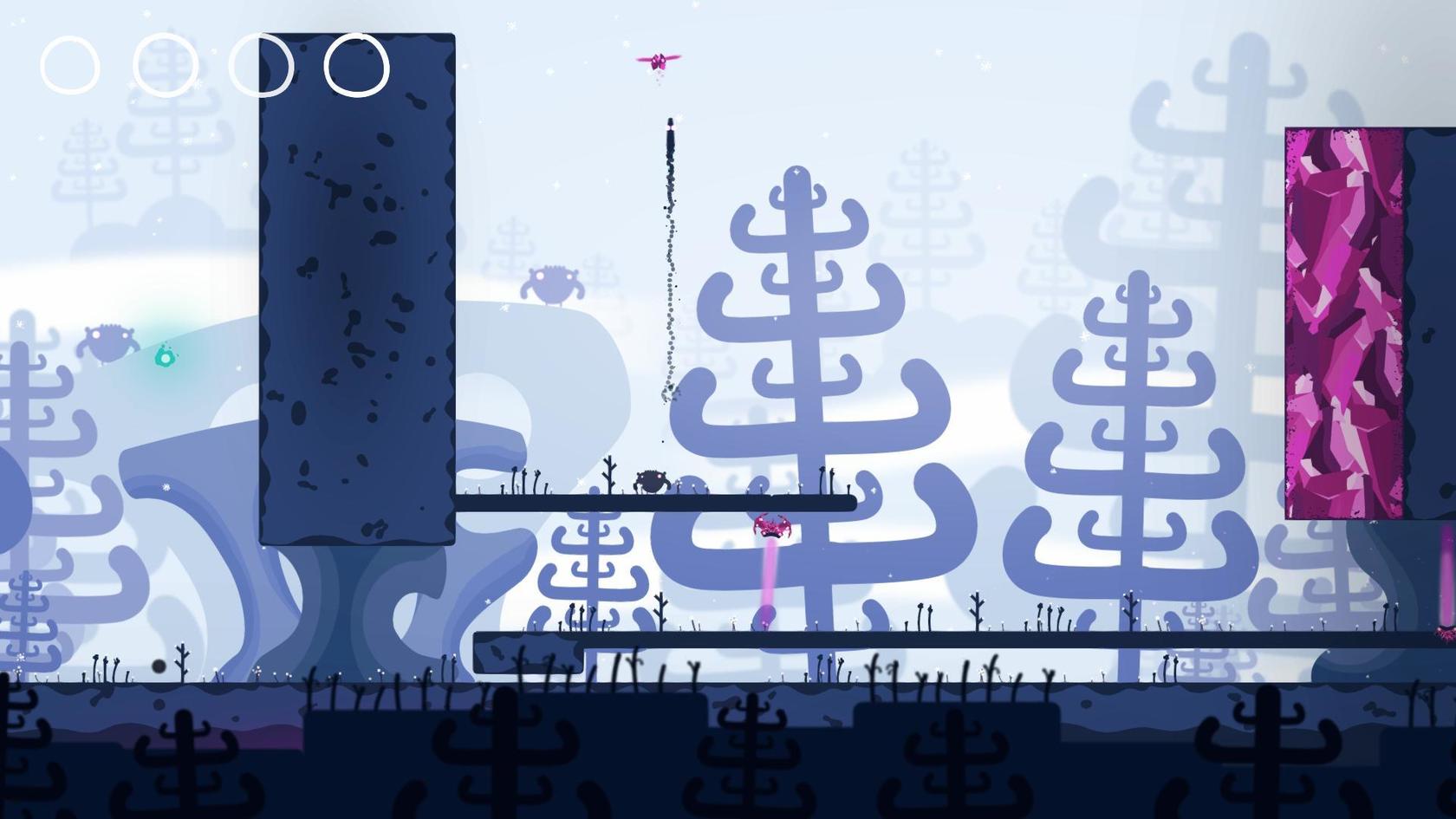
Task: Select the dark rectangular pillar on the left
Action: tap(355, 286)
